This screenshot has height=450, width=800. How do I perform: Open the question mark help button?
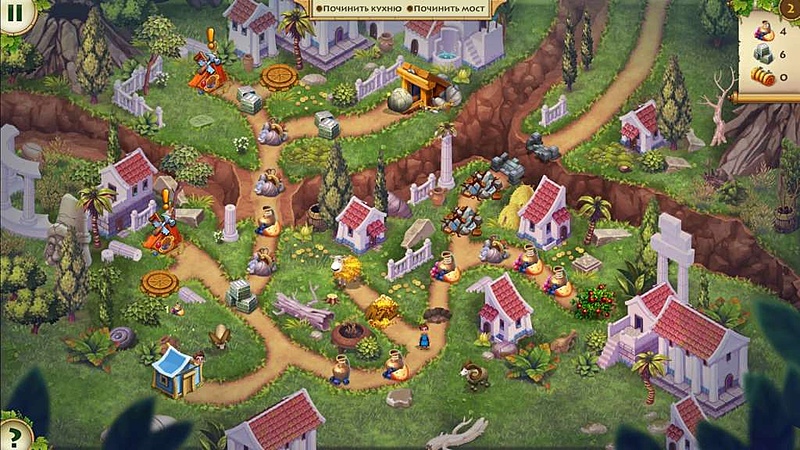click(x=13, y=436)
